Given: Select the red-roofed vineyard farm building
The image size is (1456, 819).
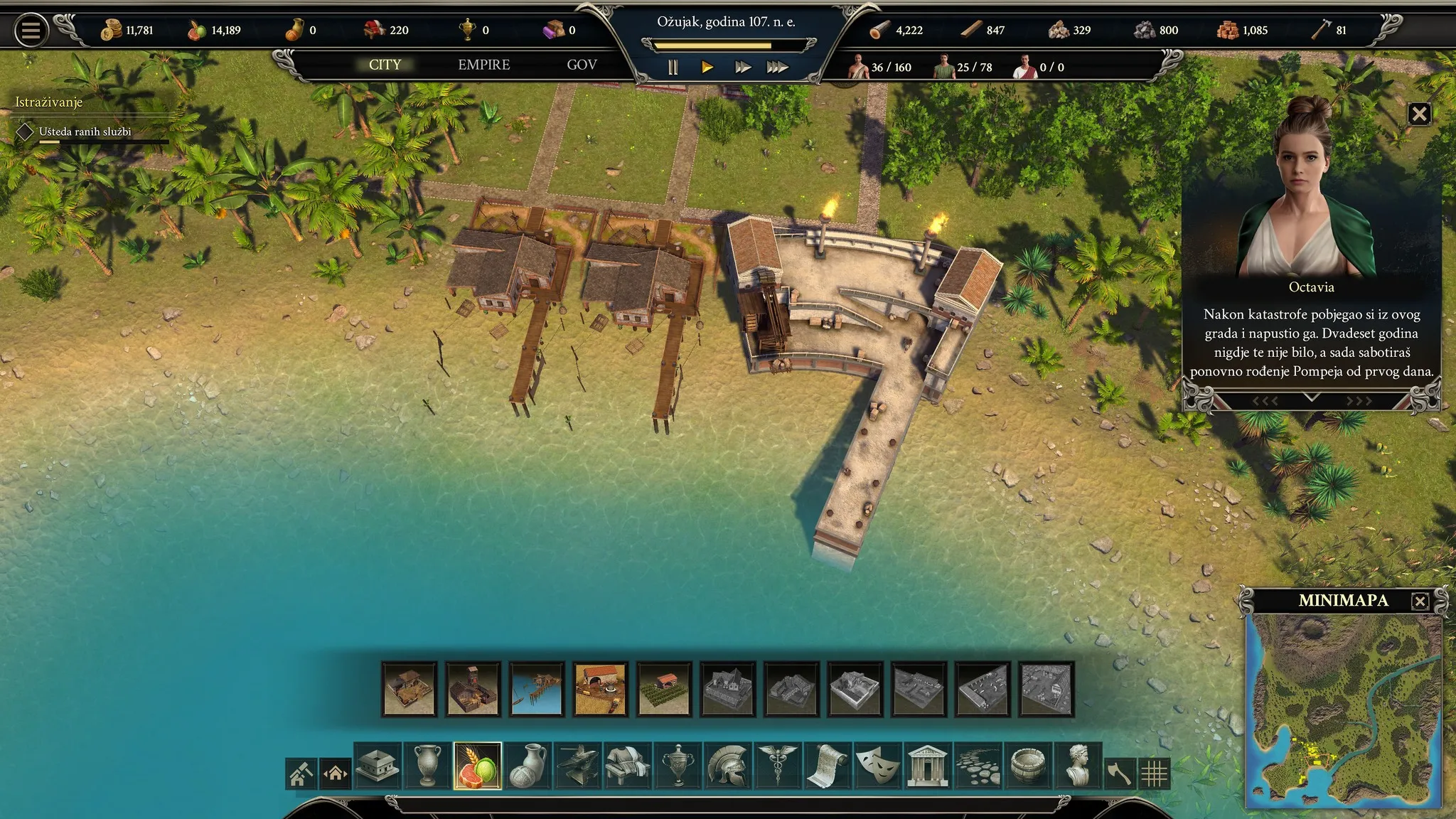Looking at the screenshot, I should (664, 688).
